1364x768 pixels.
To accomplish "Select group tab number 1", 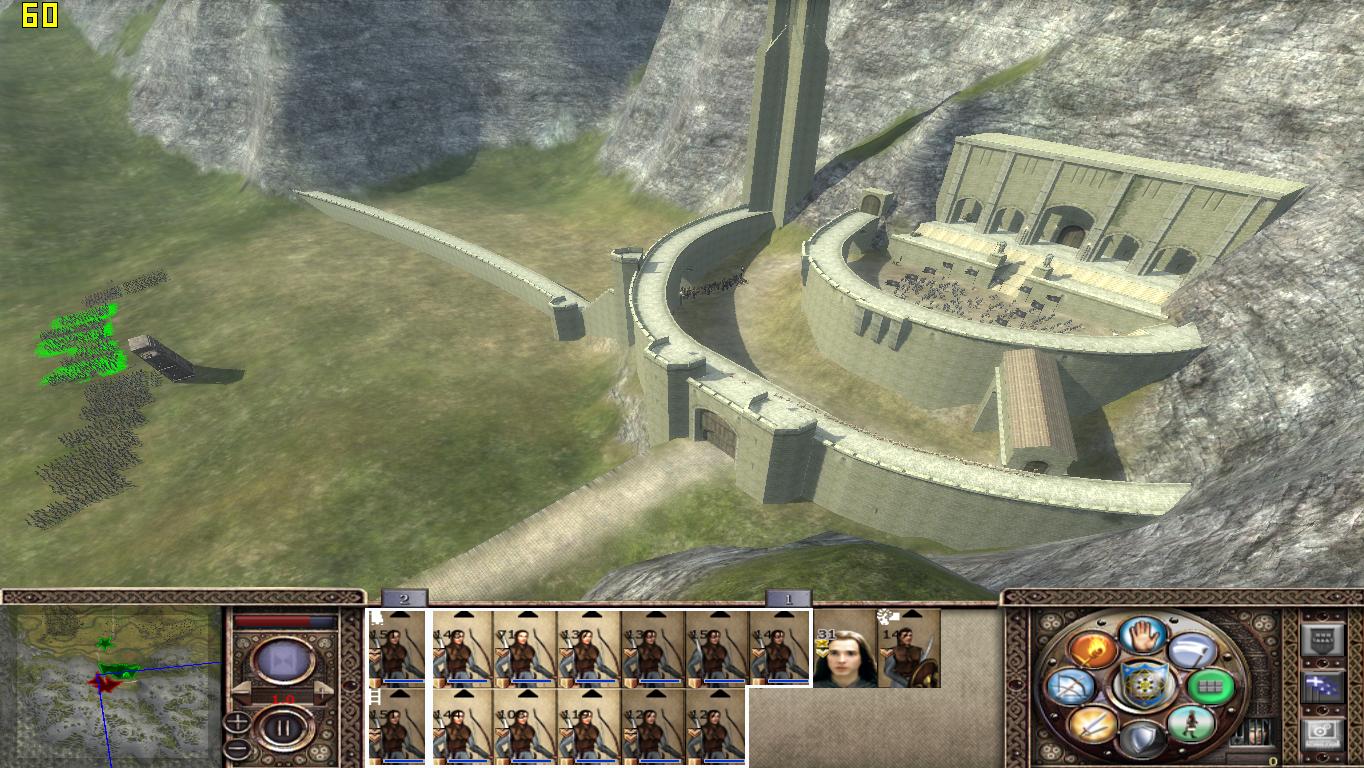I will point(788,599).
